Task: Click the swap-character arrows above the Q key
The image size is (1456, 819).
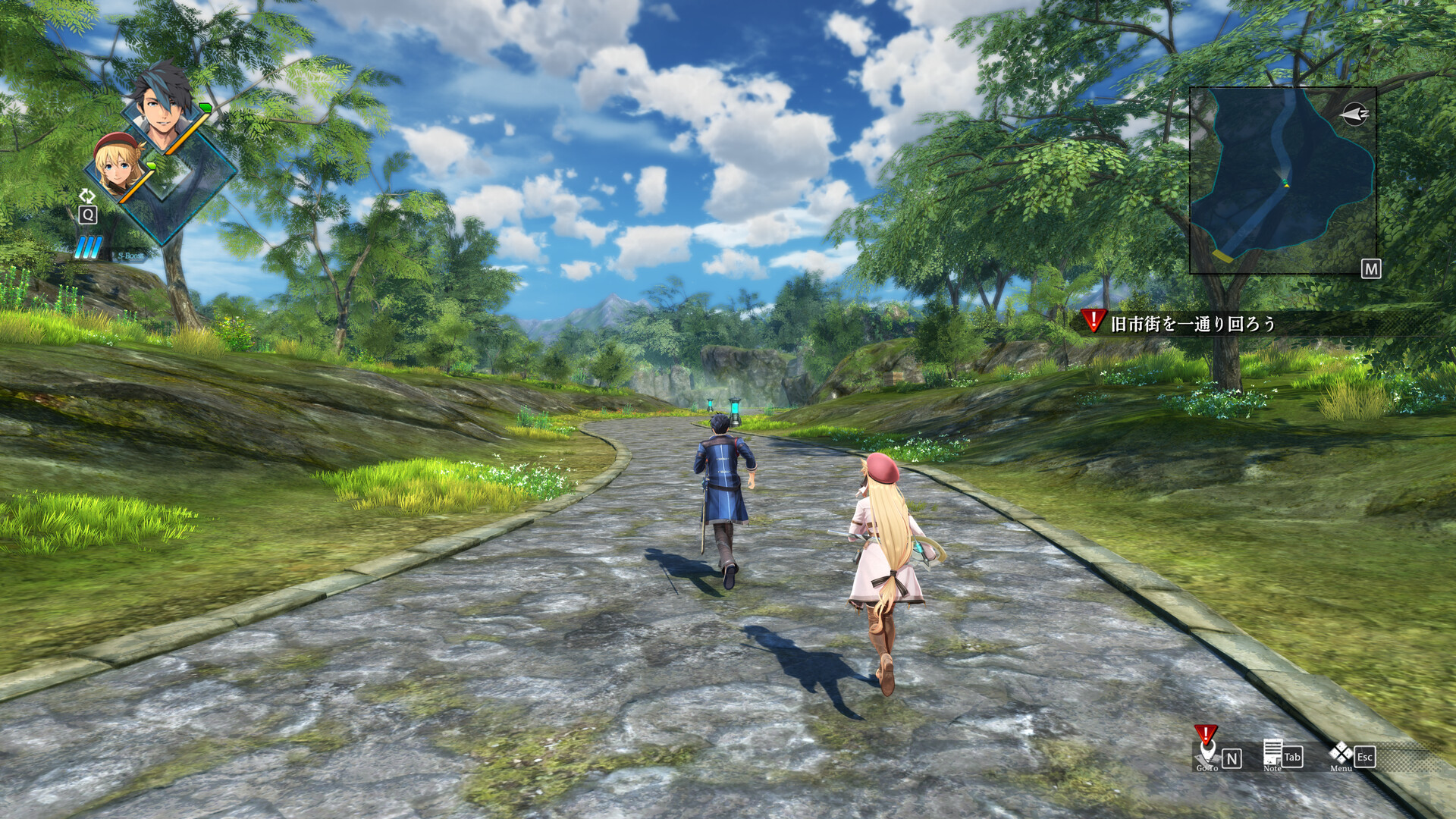Action: coord(88,196)
